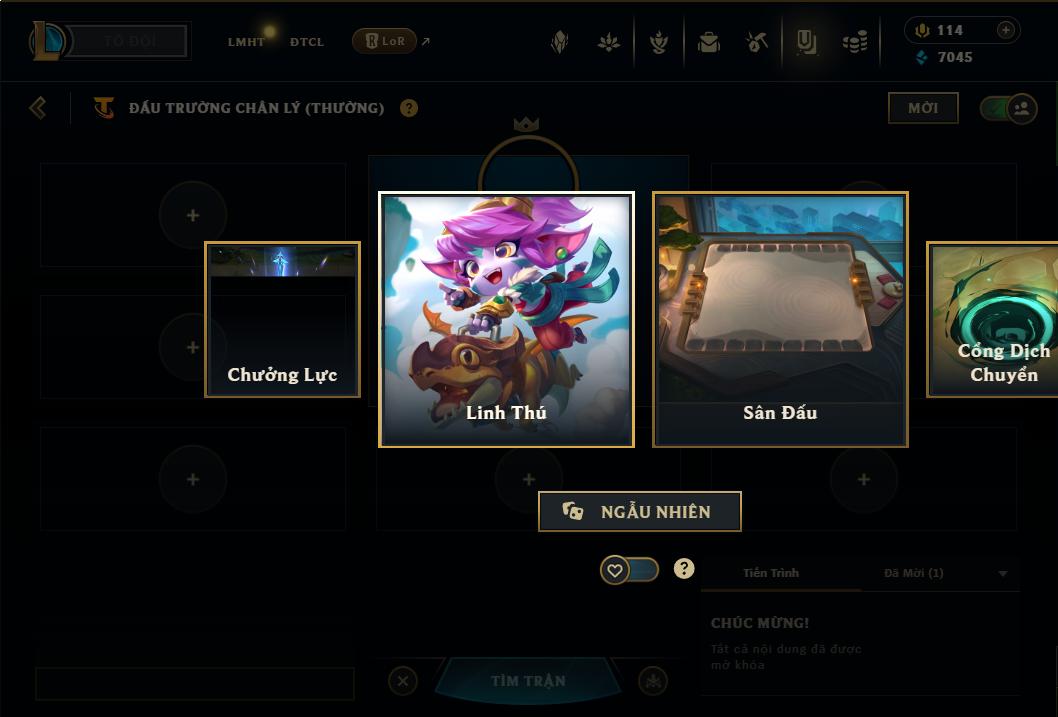This screenshot has height=717, width=1058.
Task: Open the backpack collection icon
Action: 709,42
